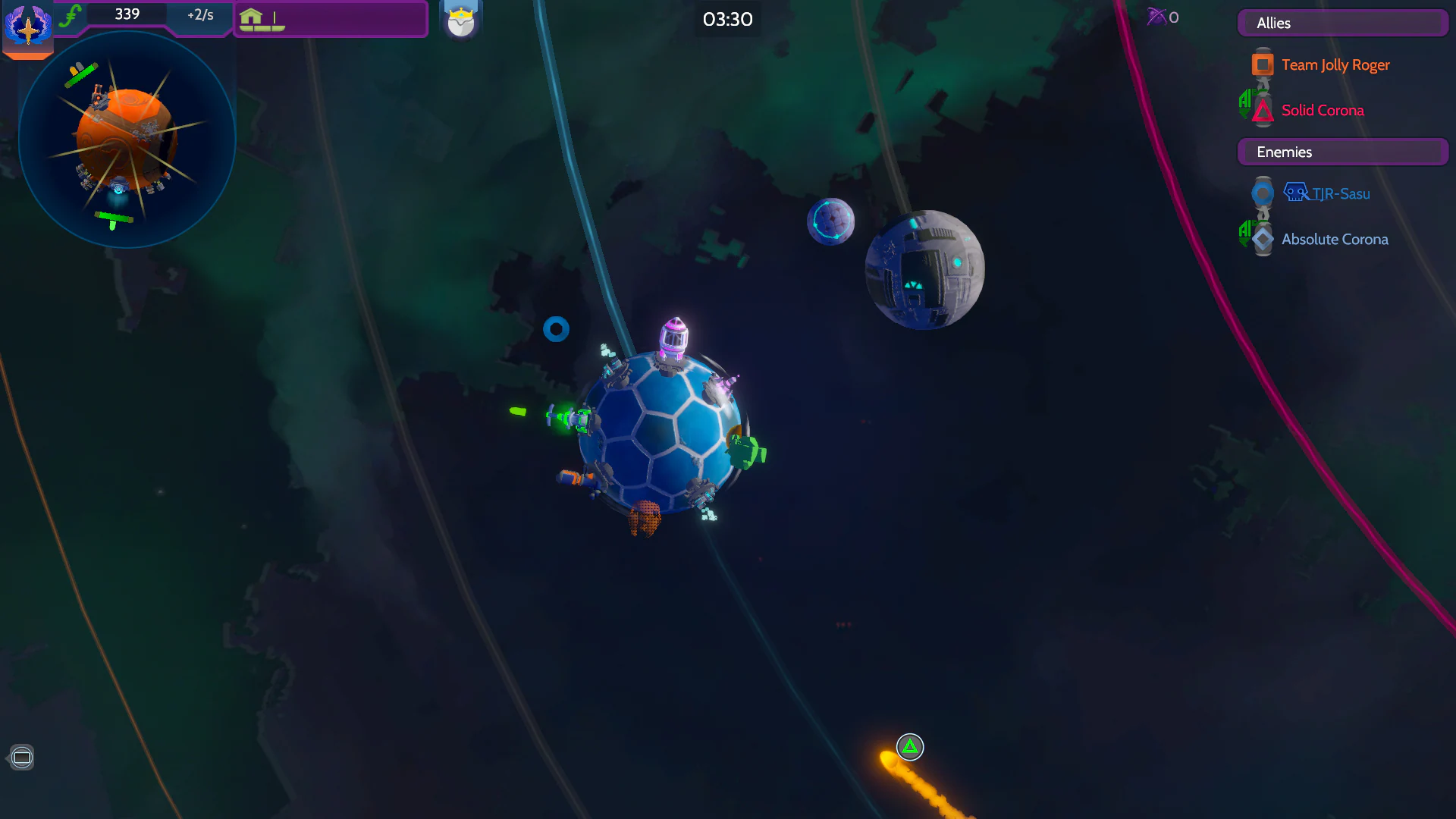Collapse the Enemies panel header

(1342, 152)
